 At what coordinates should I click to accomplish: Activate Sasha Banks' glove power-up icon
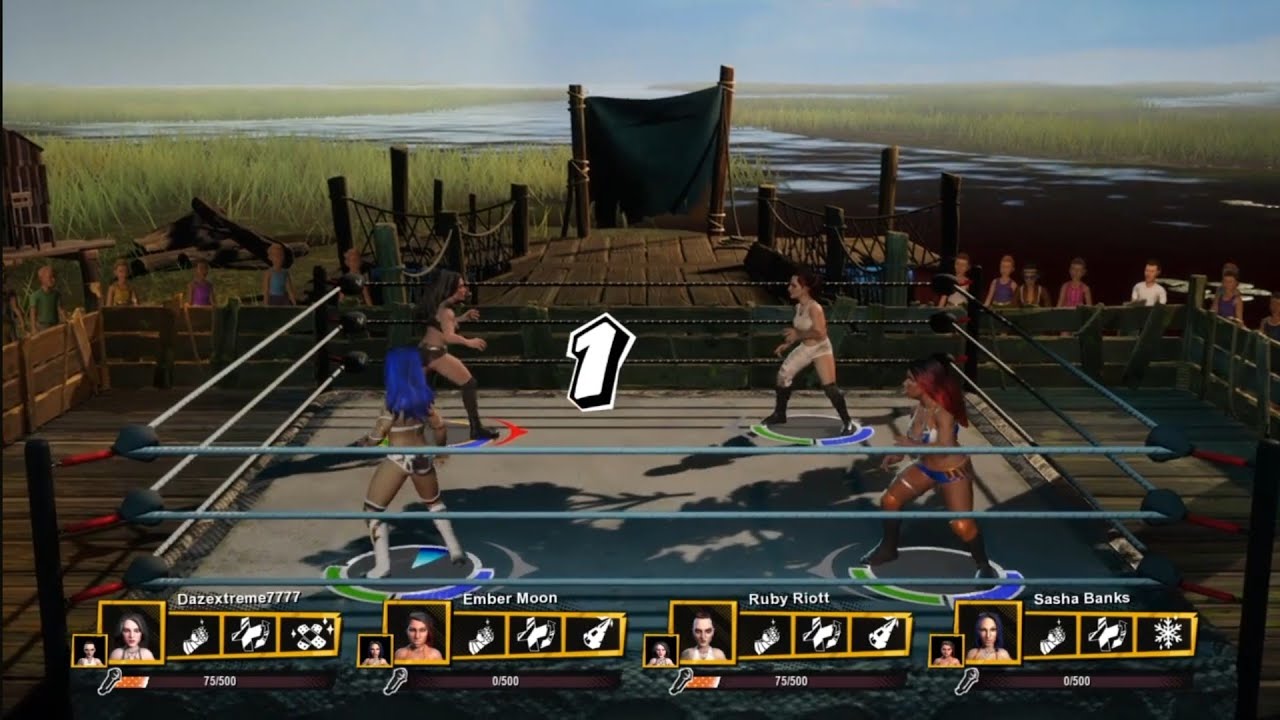pos(1050,635)
